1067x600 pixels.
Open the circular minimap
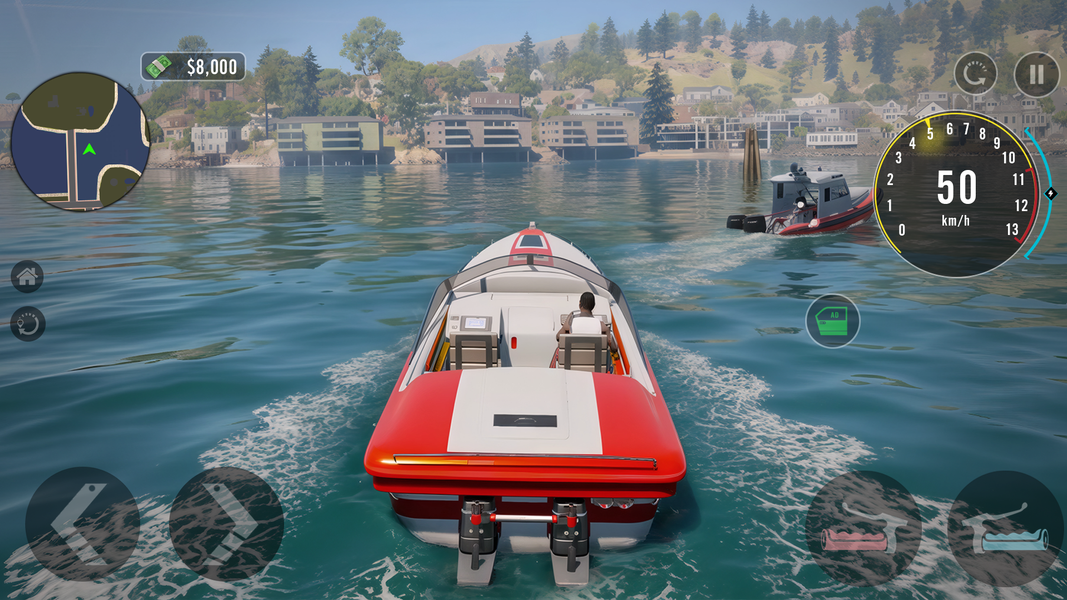80,141
